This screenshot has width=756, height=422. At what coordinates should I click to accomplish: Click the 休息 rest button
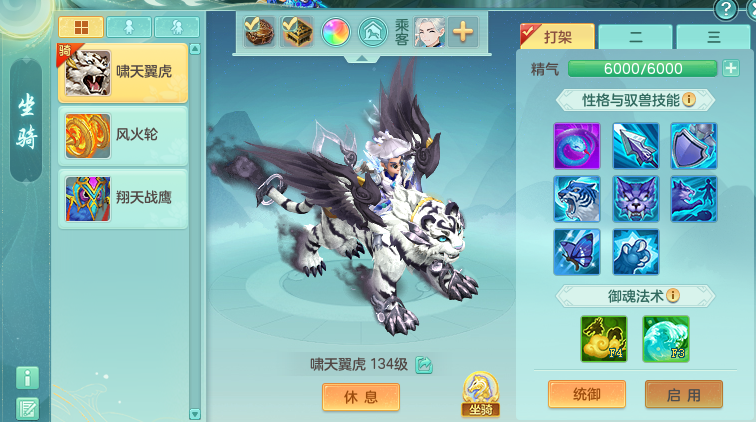tap(360, 397)
